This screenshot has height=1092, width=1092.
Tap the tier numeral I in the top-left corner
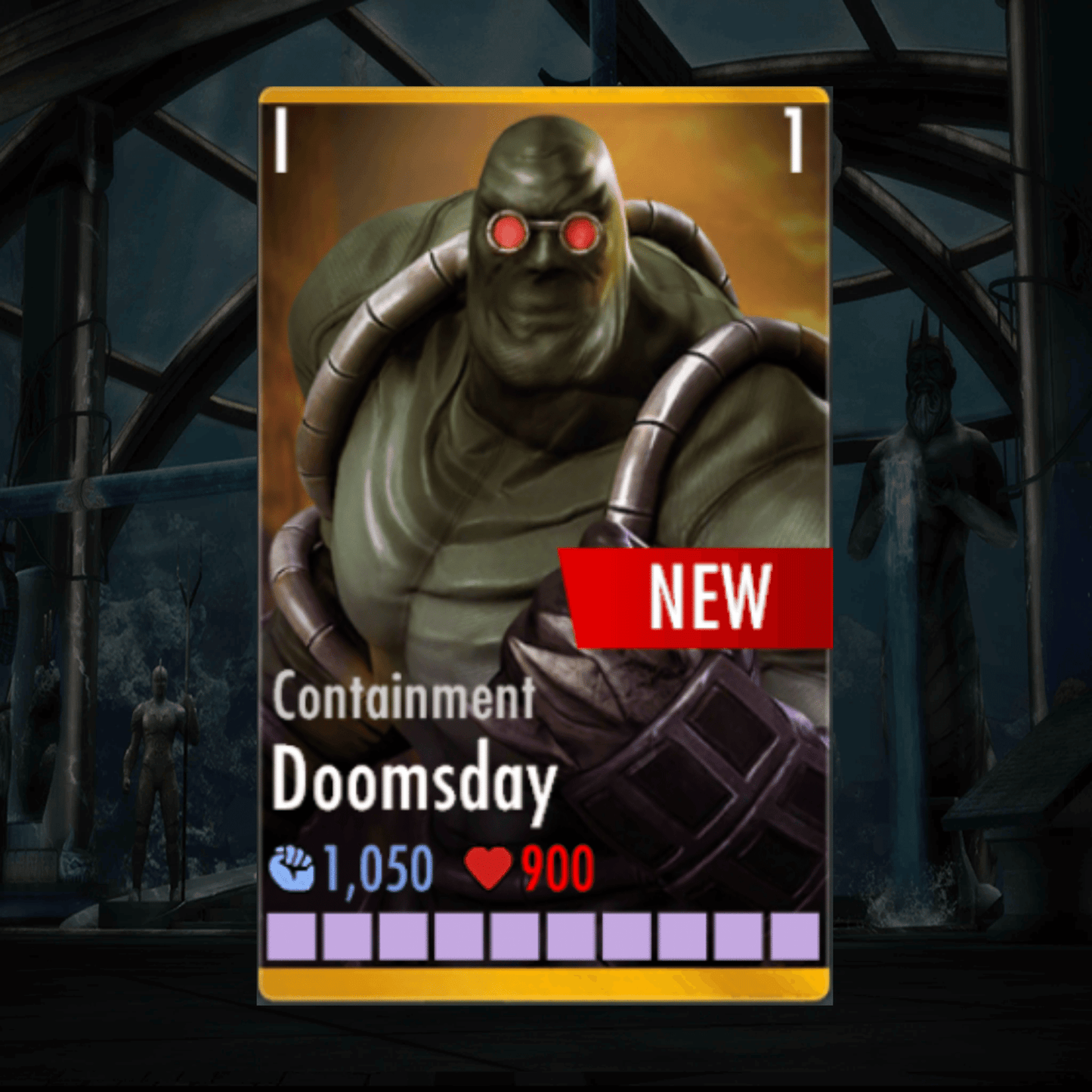coord(280,138)
